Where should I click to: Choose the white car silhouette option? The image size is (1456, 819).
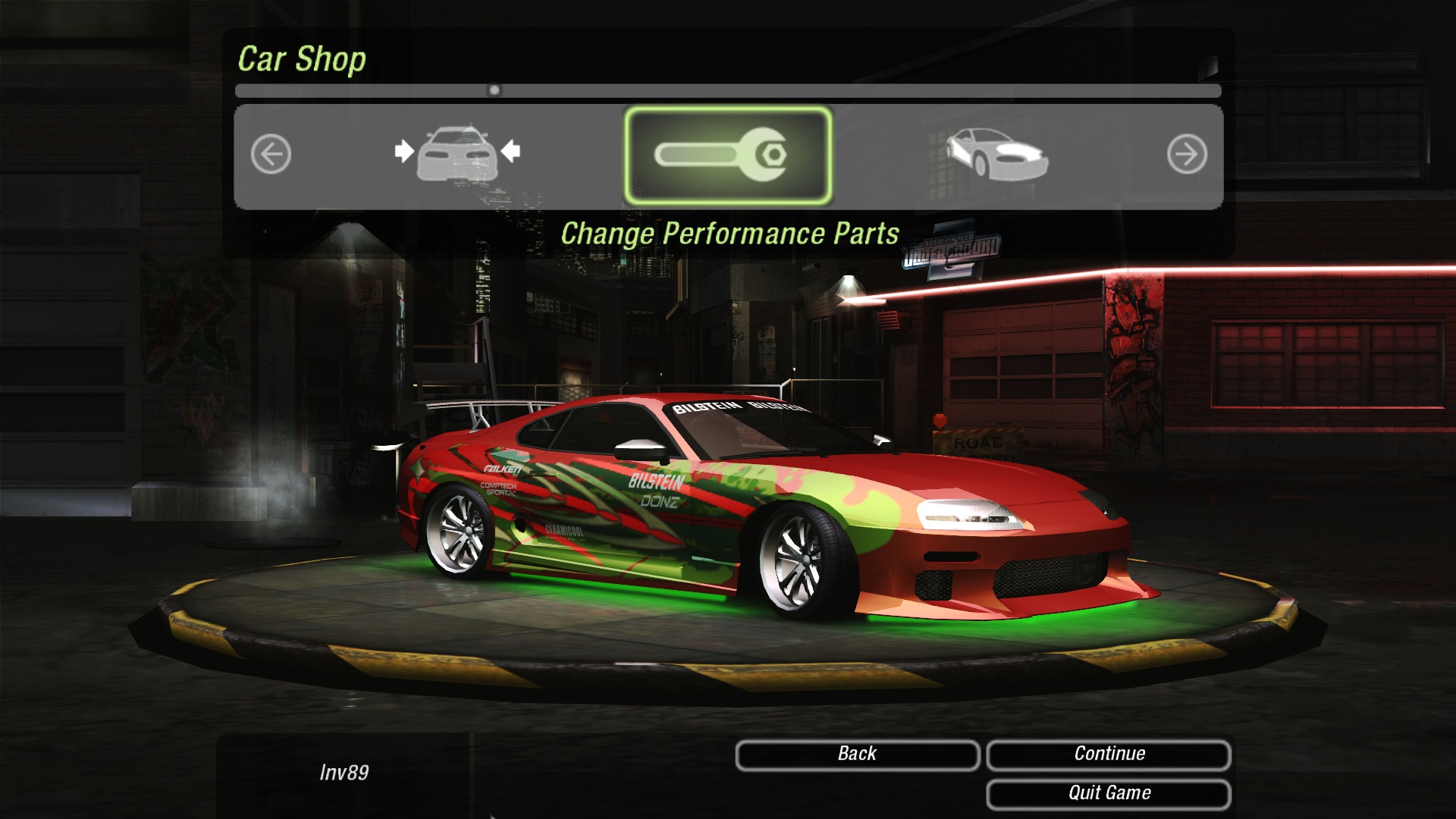pos(996,154)
